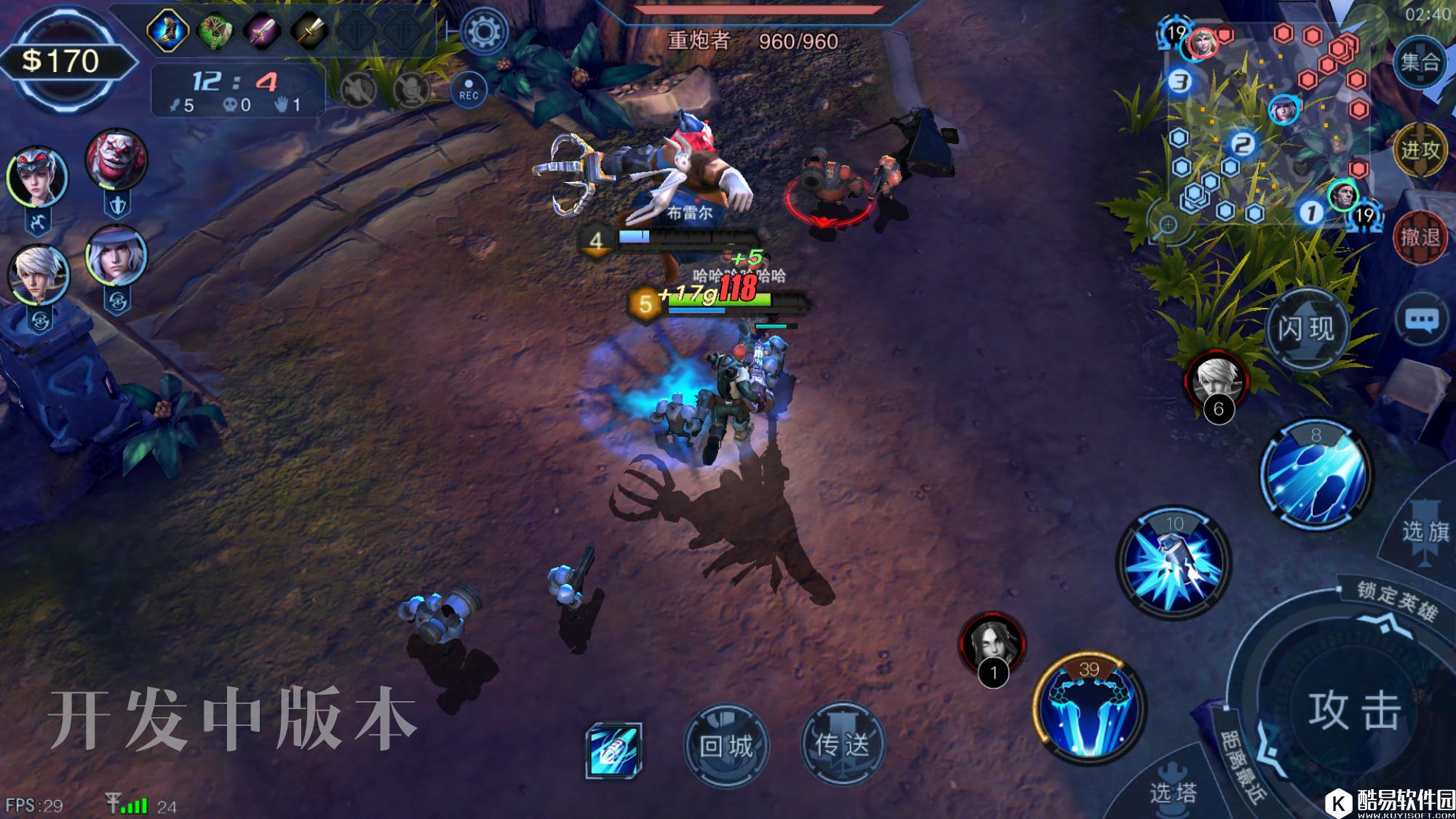Activate the 传送 teleport button

[x=842, y=744]
